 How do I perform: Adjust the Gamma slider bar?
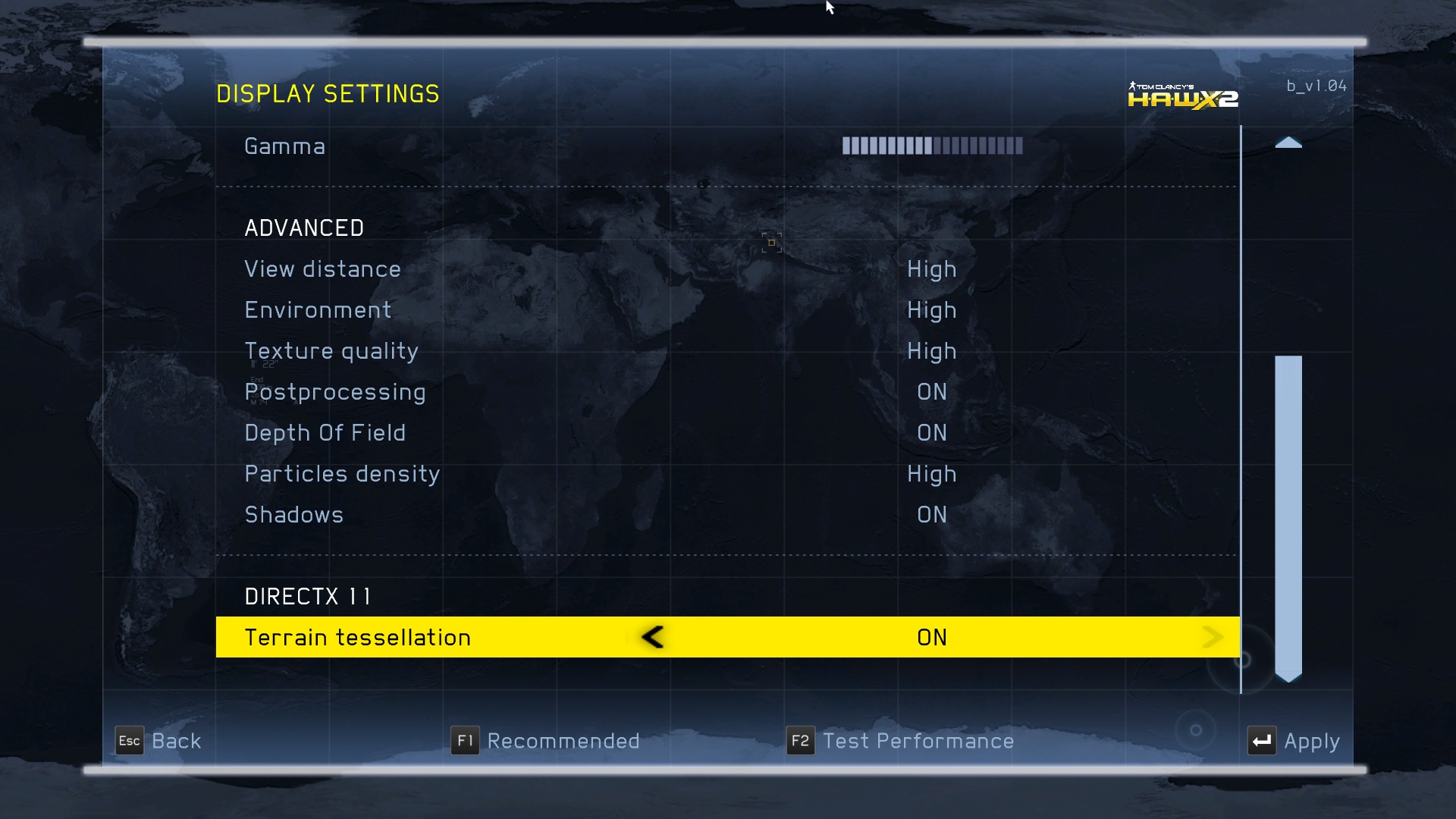tap(932, 146)
